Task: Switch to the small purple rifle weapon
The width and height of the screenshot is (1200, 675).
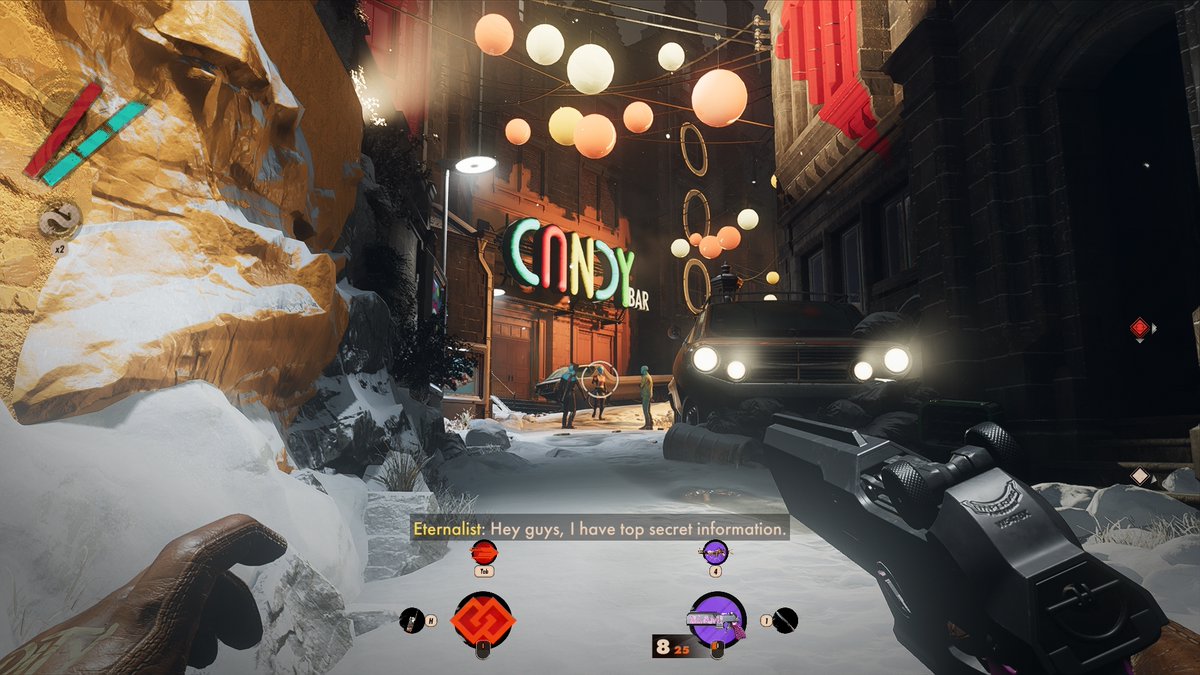Action: click(x=715, y=551)
